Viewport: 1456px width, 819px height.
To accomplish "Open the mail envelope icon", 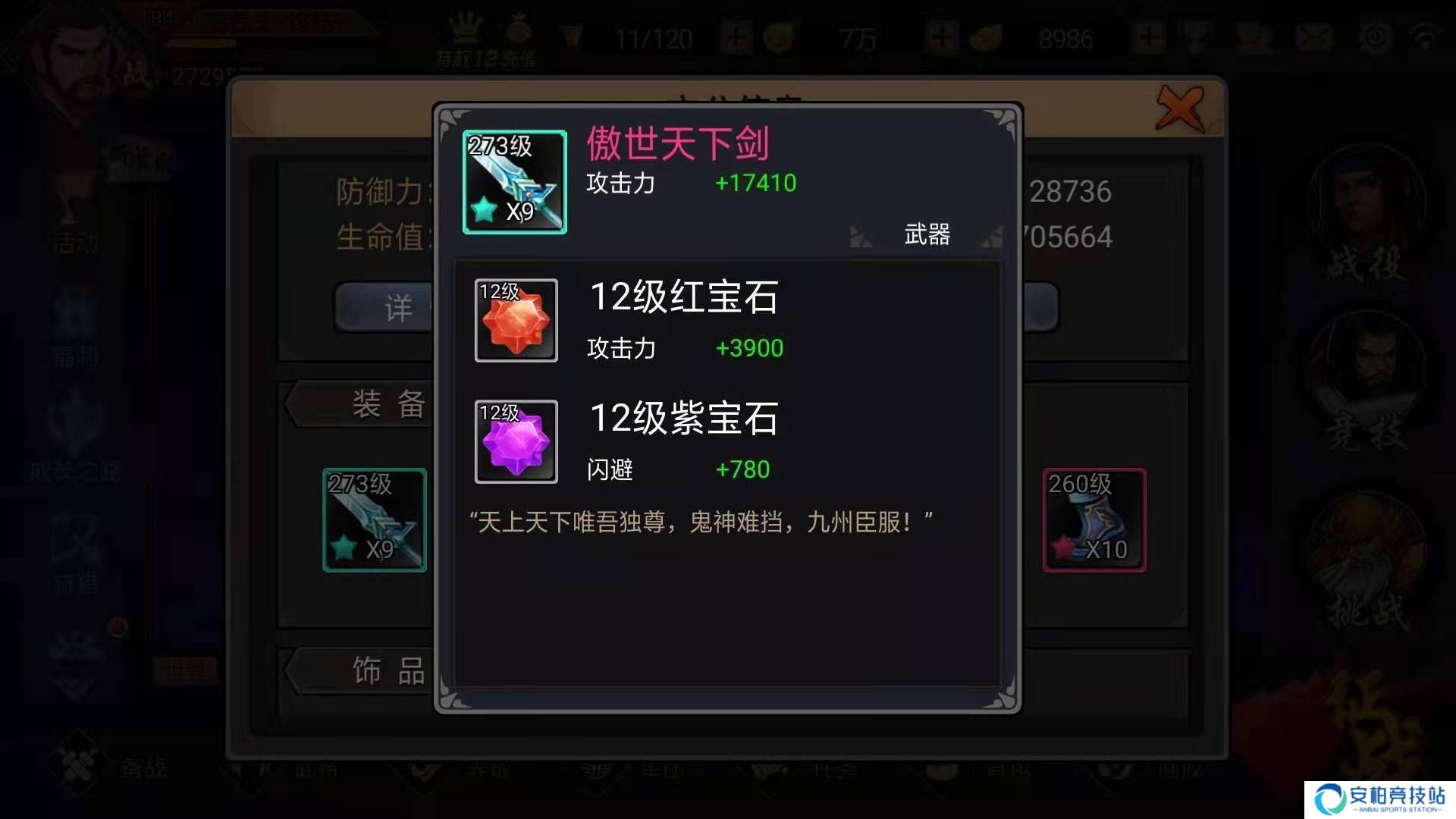I will (1316, 34).
